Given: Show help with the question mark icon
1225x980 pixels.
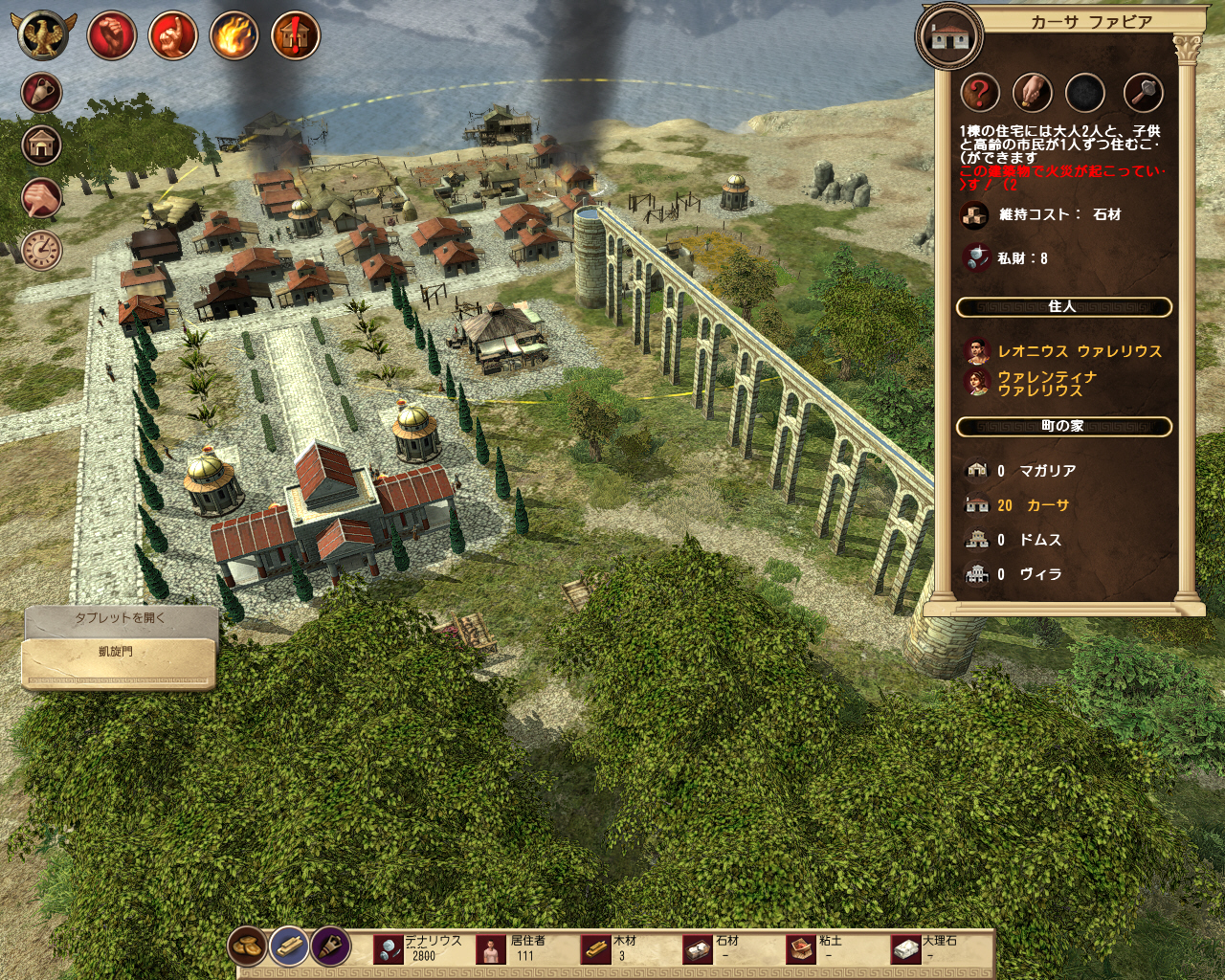Looking at the screenshot, I should click(980, 94).
